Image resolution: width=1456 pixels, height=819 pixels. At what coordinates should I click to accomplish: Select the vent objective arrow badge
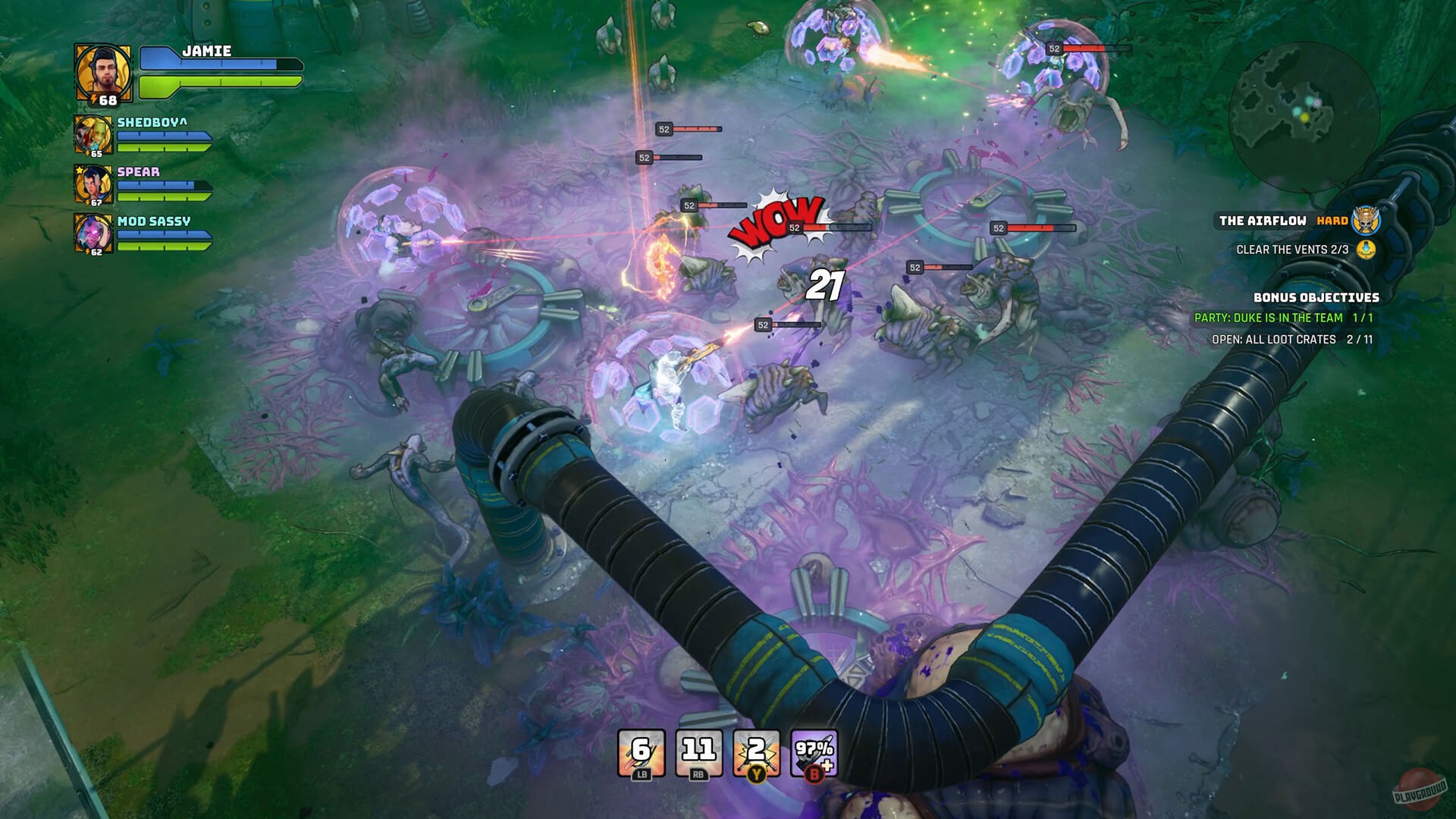tap(1366, 251)
